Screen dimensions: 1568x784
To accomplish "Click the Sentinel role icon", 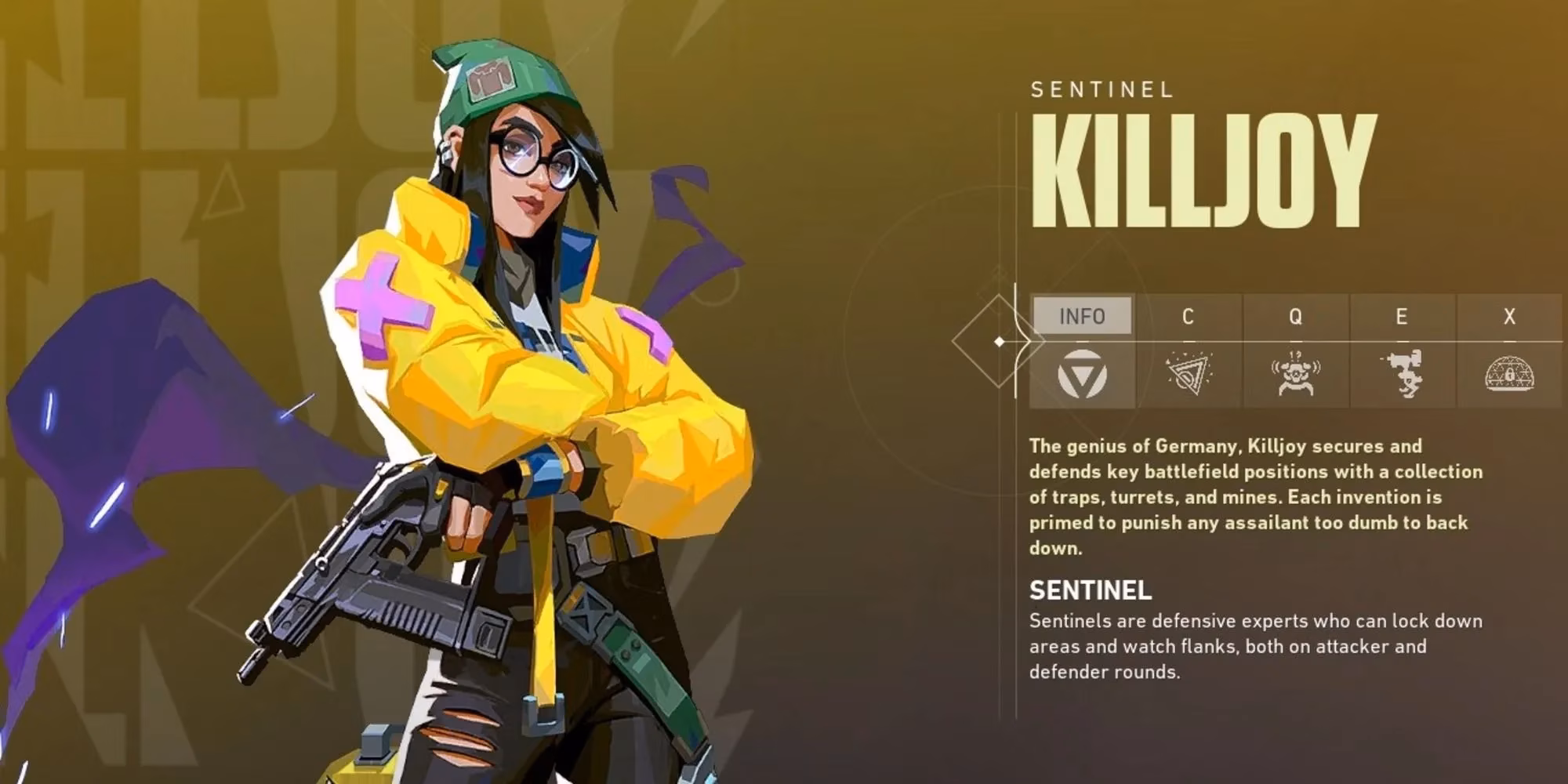I will pos(1082,375).
